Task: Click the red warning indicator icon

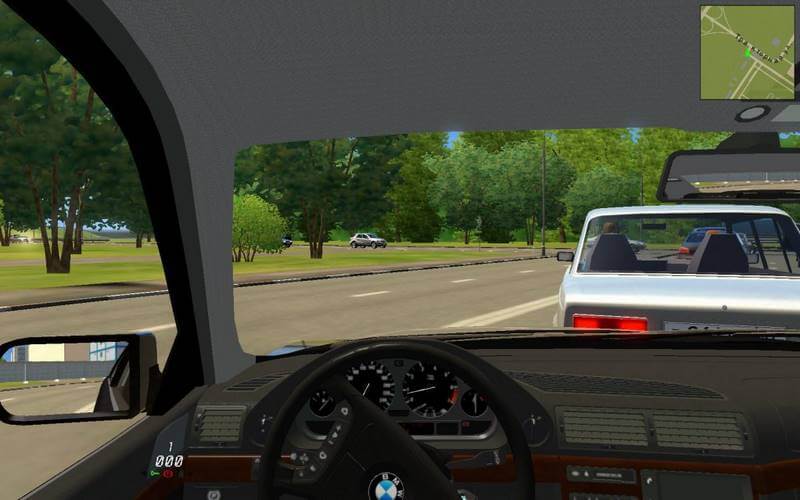Action: point(168,473)
